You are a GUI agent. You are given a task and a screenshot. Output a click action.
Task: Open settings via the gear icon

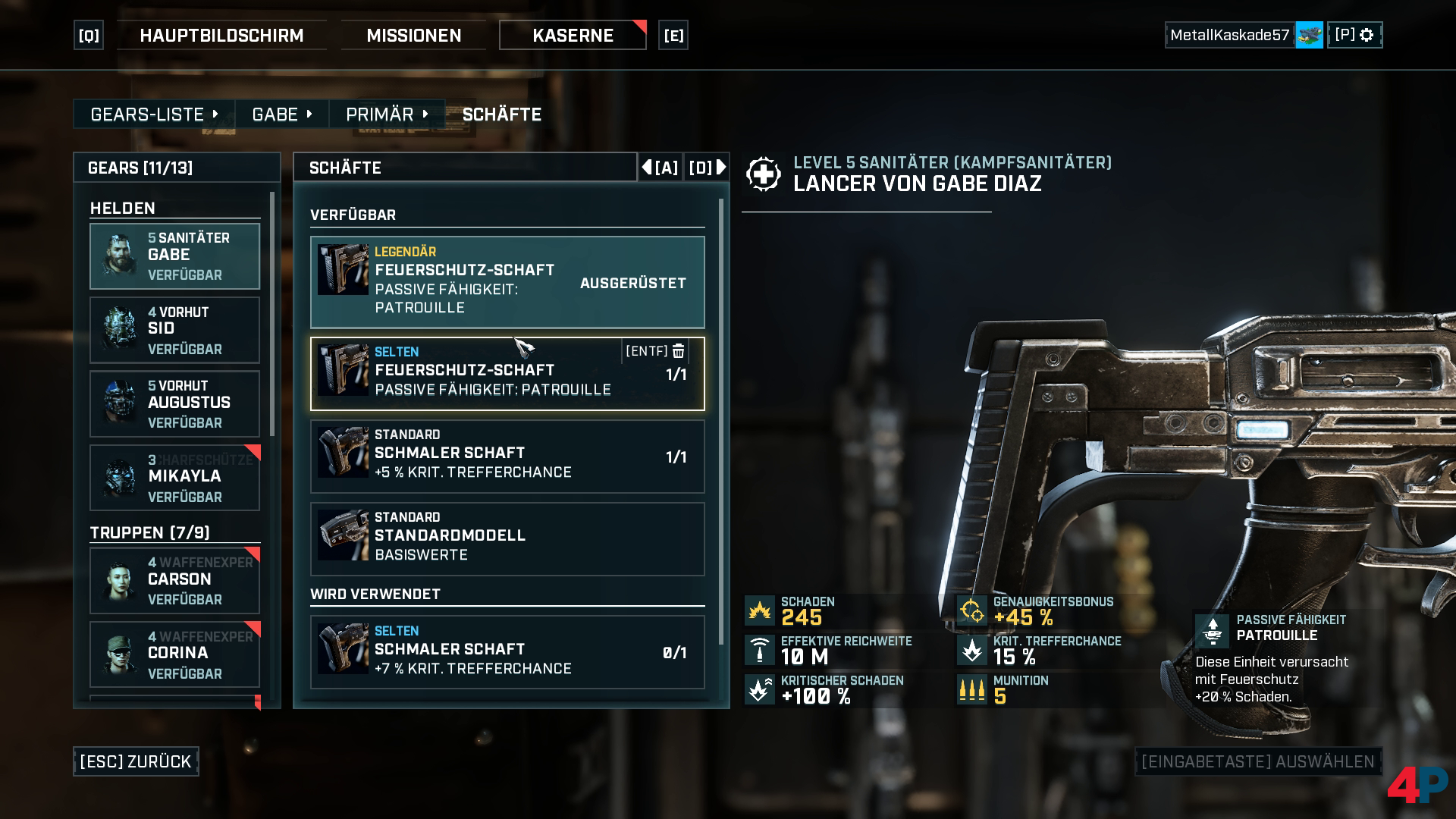(x=1367, y=35)
